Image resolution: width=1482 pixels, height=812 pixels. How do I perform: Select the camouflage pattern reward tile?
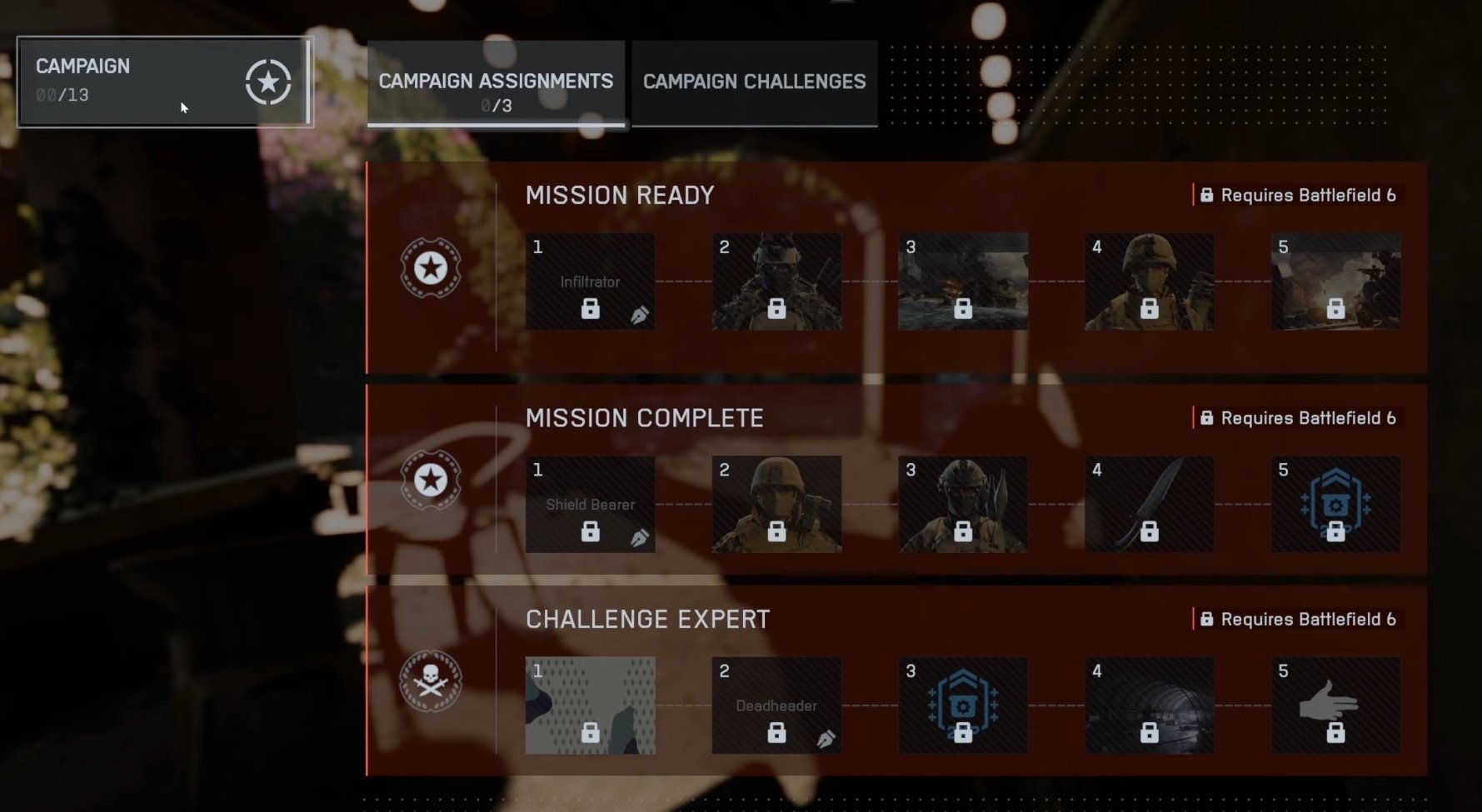pyautogui.click(x=590, y=705)
